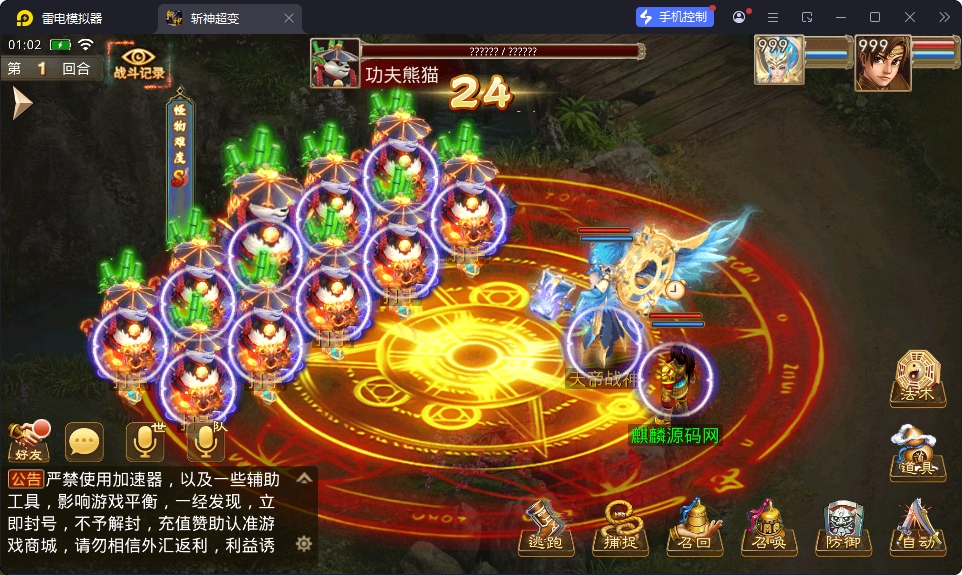962x575 pixels.
Task: Select the brown-haired hero portrait
Action: pos(882,62)
